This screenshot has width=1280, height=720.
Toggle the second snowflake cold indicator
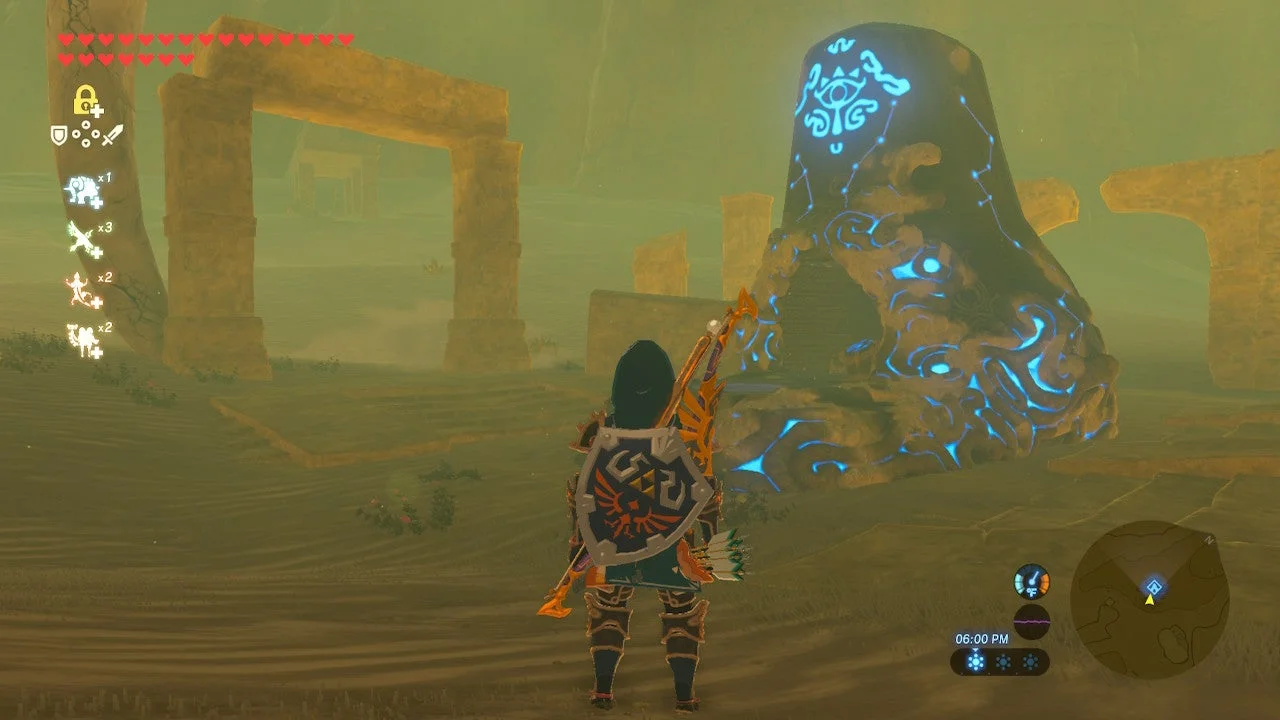1003,662
